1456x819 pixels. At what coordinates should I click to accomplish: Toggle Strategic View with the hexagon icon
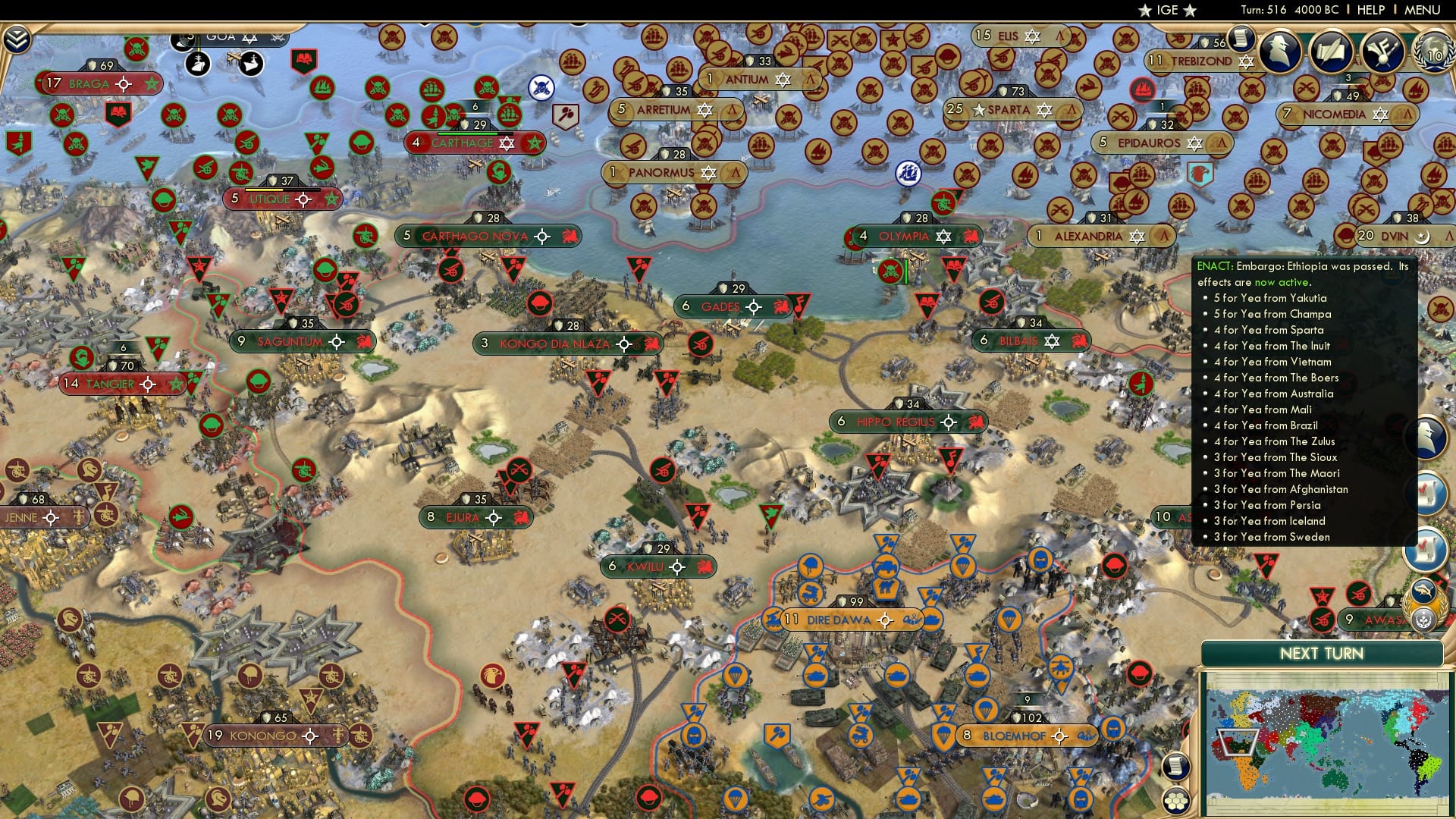pyautogui.click(x=1176, y=800)
